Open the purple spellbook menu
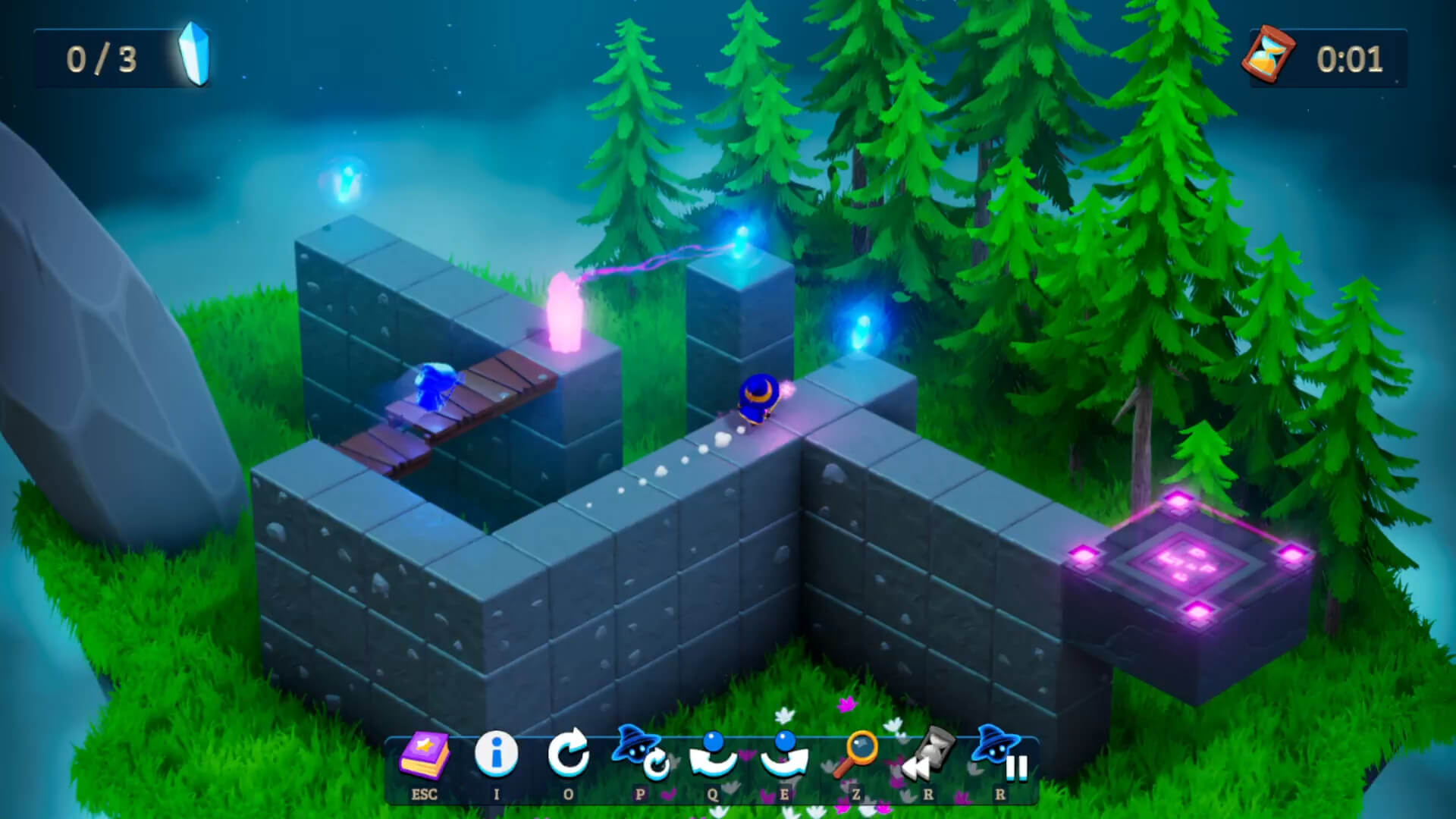This screenshot has height=819, width=1456. coord(424,757)
